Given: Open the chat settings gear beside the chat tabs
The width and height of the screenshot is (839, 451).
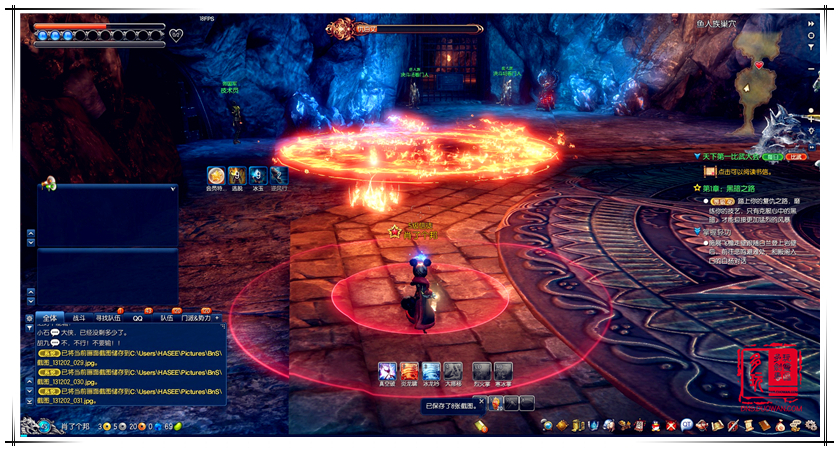Looking at the screenshot, I should tap(29, 318).
